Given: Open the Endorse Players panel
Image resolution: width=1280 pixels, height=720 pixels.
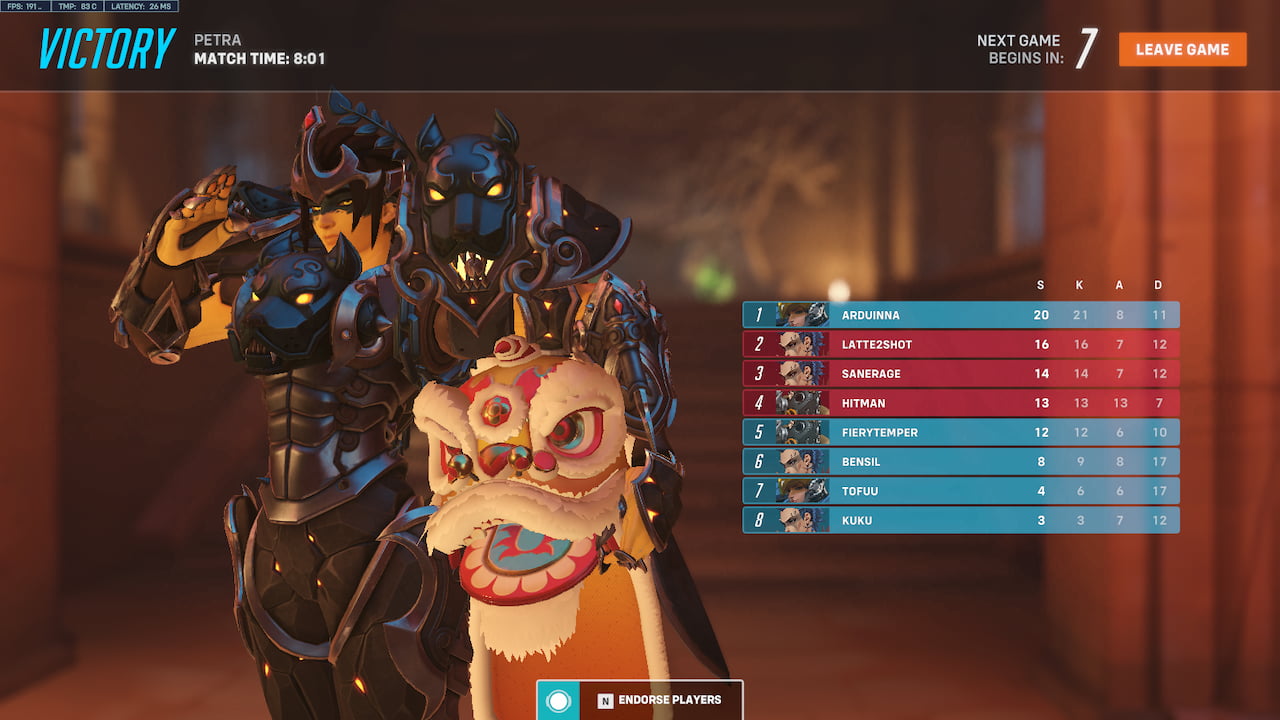Looking at the screenshot, I should (640, 700).
